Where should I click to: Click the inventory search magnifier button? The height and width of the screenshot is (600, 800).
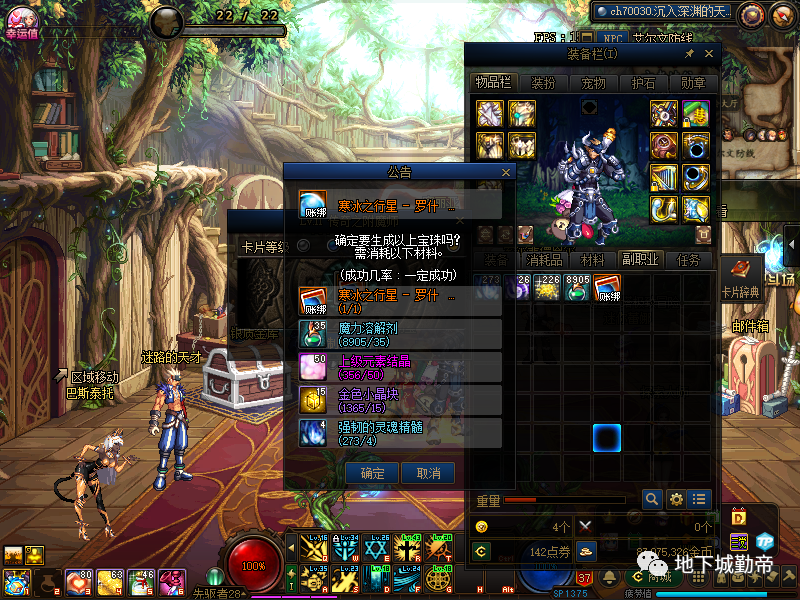point(652,498)
